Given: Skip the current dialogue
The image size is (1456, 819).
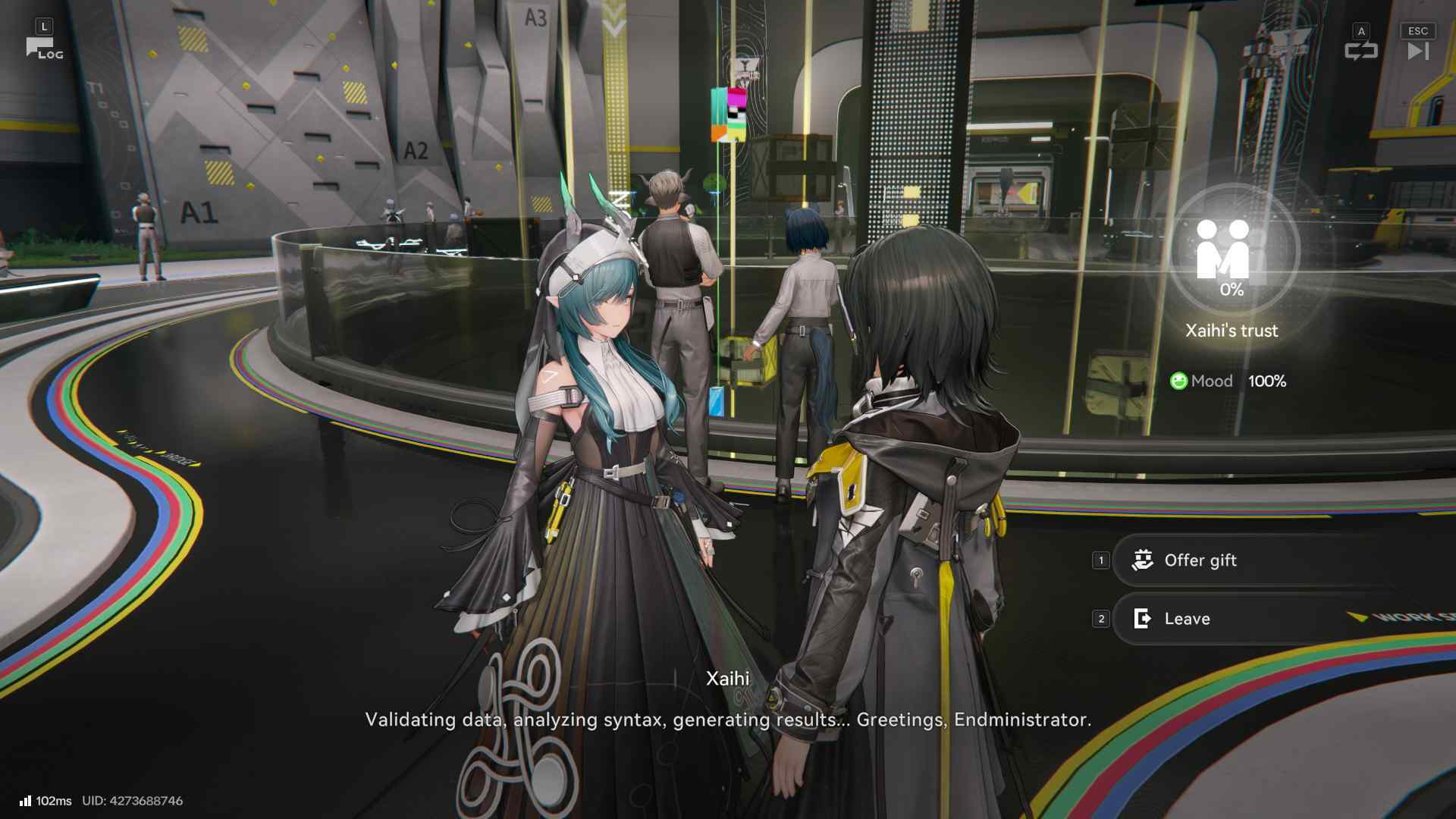Looking at the screenshot, I should click(1417, 52).
